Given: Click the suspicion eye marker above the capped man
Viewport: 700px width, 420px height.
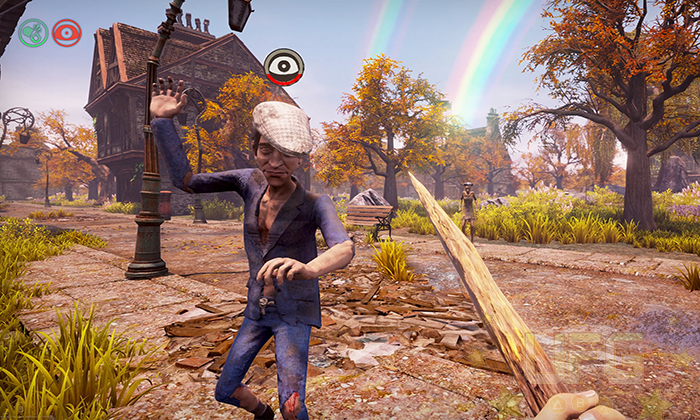Looking at the screenshot, I should click(285, 67).
